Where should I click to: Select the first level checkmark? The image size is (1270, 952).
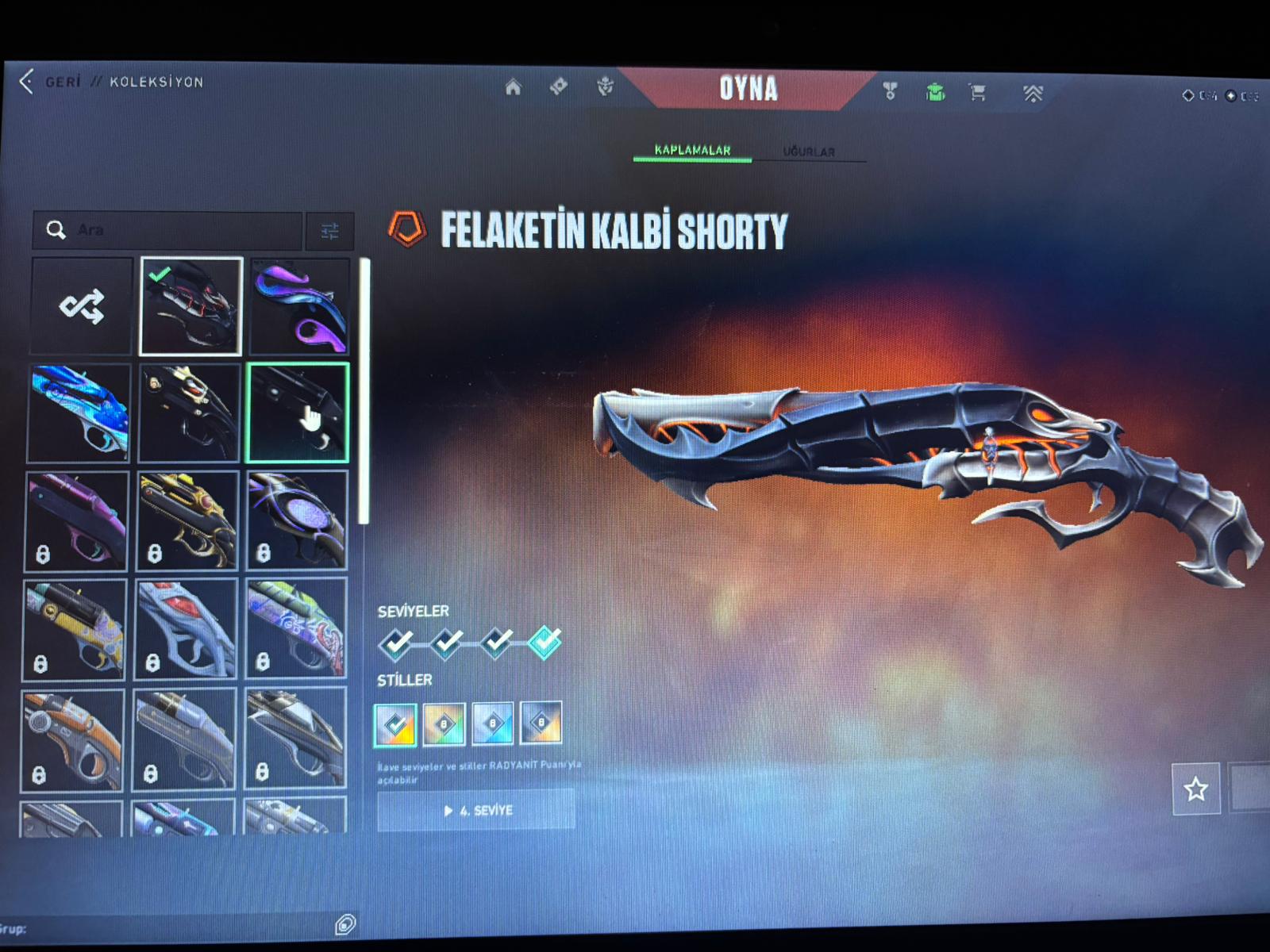coord(396,643)
